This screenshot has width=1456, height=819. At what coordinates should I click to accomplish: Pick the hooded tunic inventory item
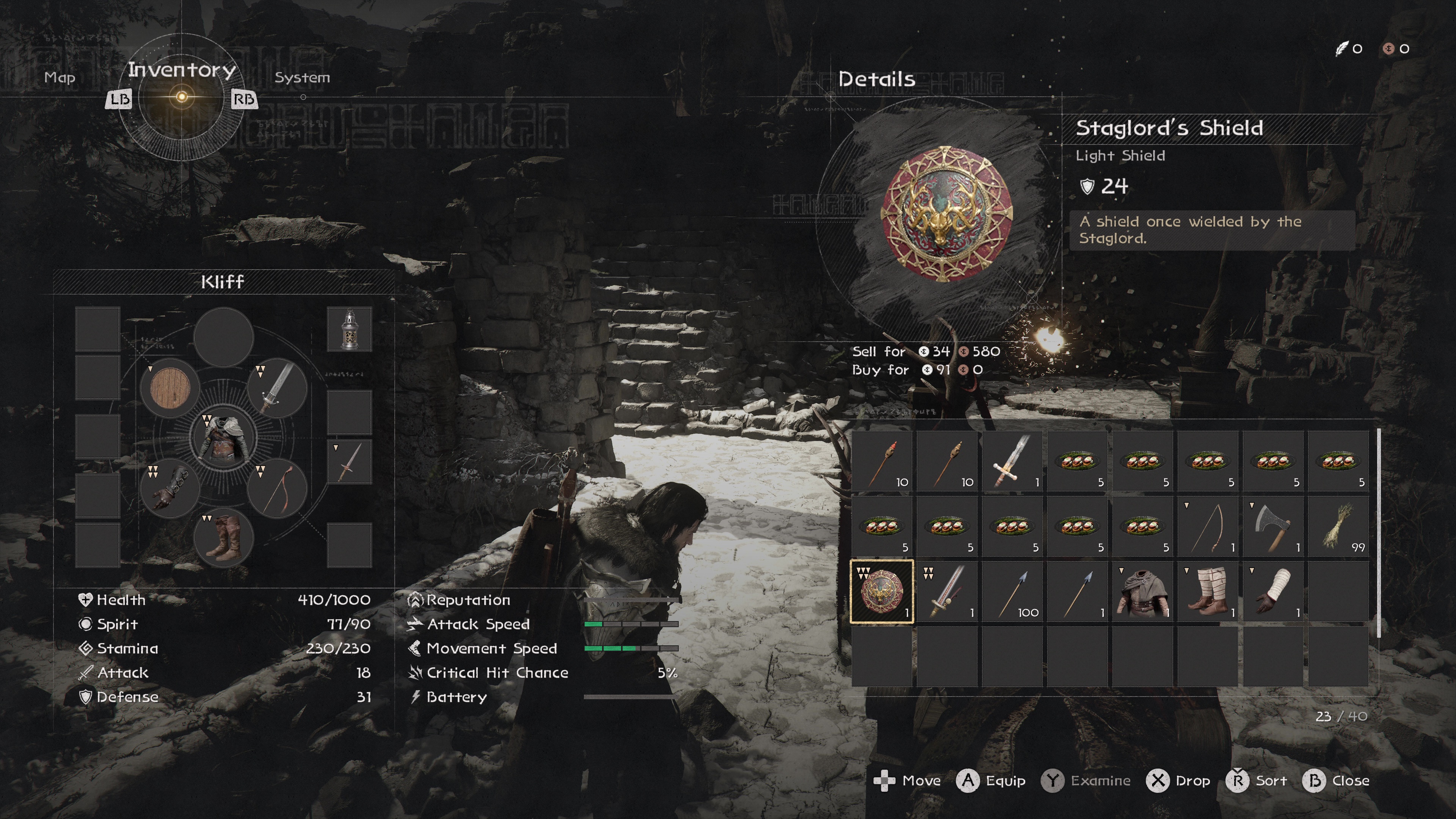1142,591
